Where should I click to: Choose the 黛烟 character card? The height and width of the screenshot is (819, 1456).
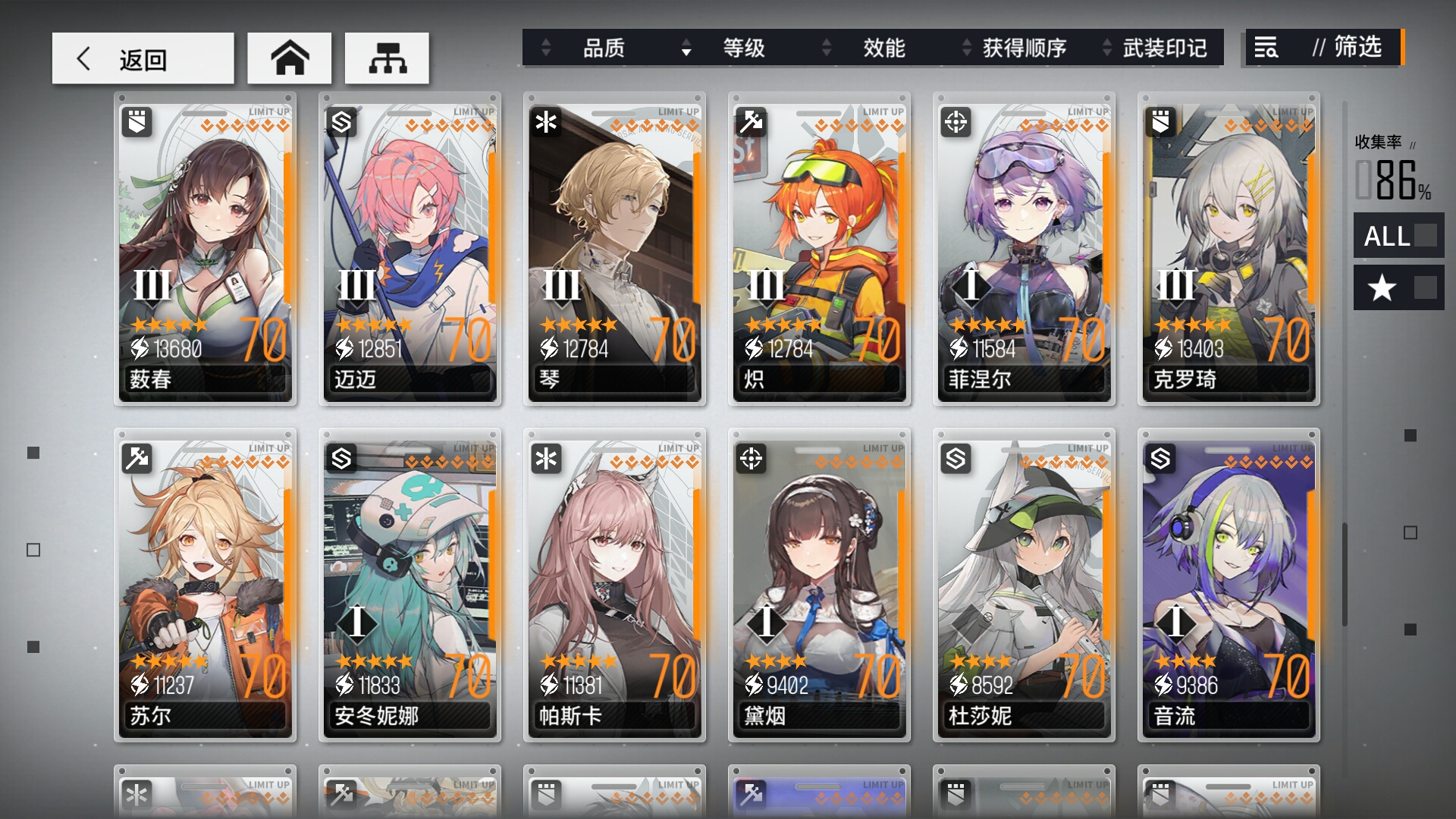(x=819, y=585)
